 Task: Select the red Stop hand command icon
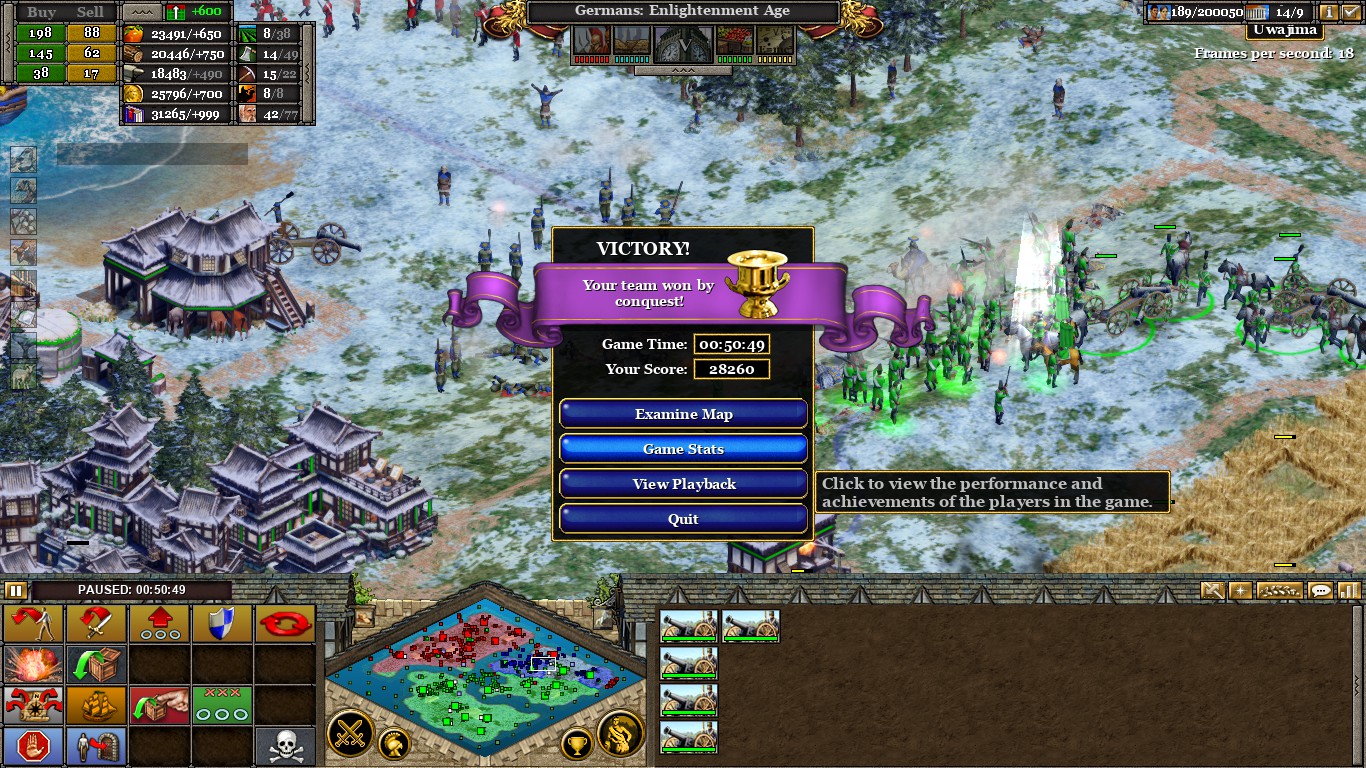tap(34, 745)
